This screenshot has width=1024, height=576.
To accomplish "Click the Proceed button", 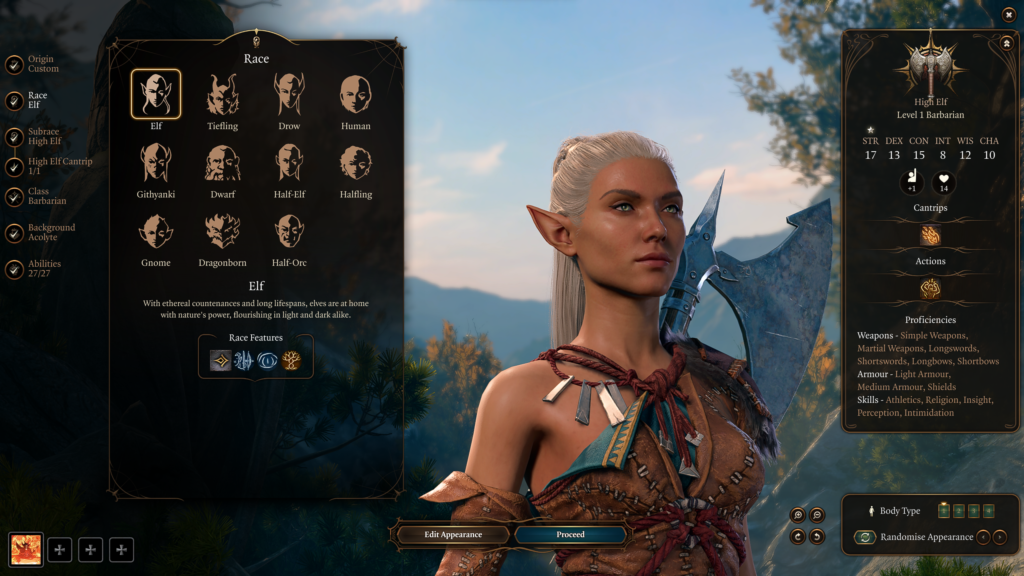I will point(570,535).
